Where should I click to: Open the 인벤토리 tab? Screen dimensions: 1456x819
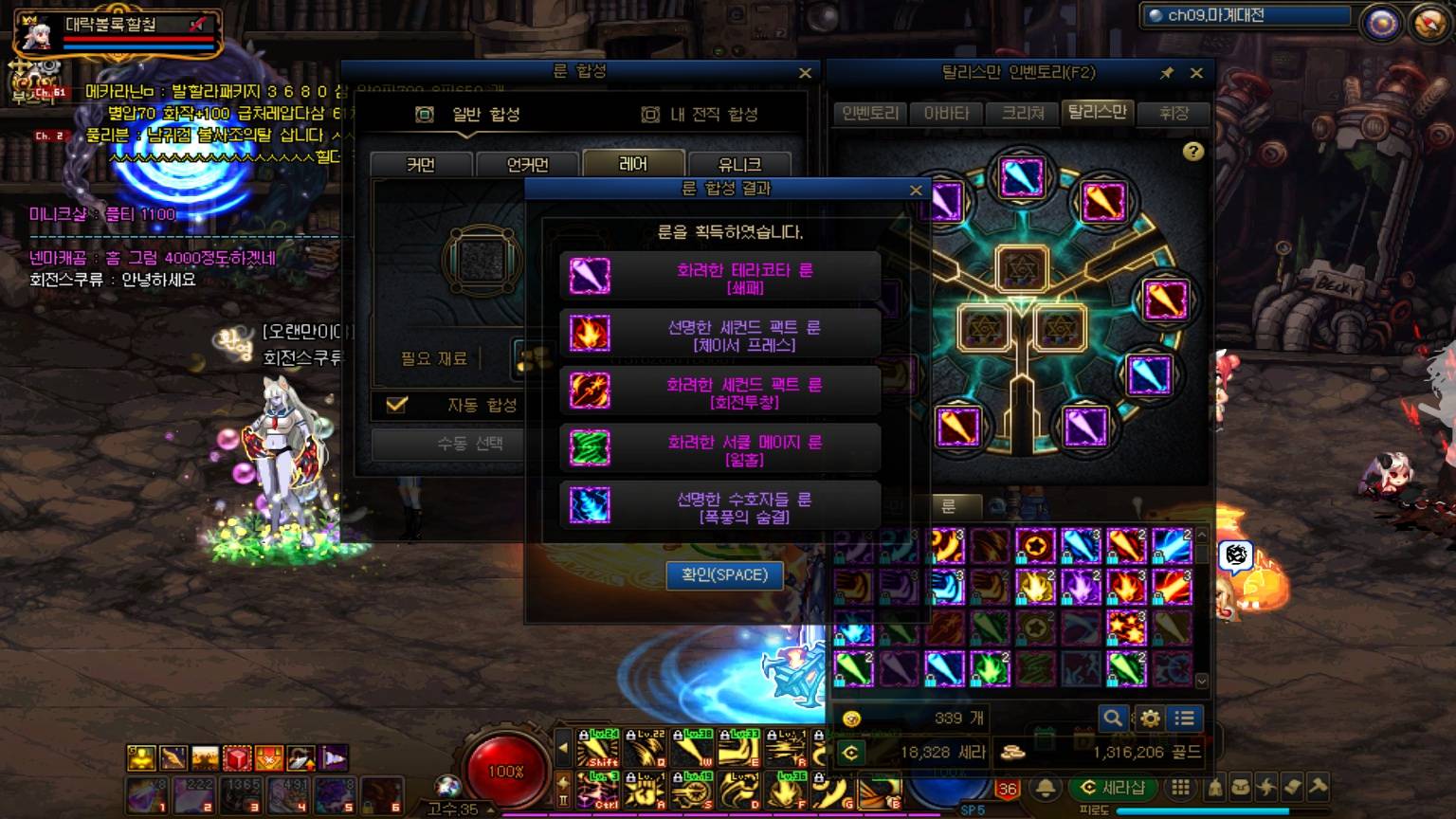[x=870, y=113]
